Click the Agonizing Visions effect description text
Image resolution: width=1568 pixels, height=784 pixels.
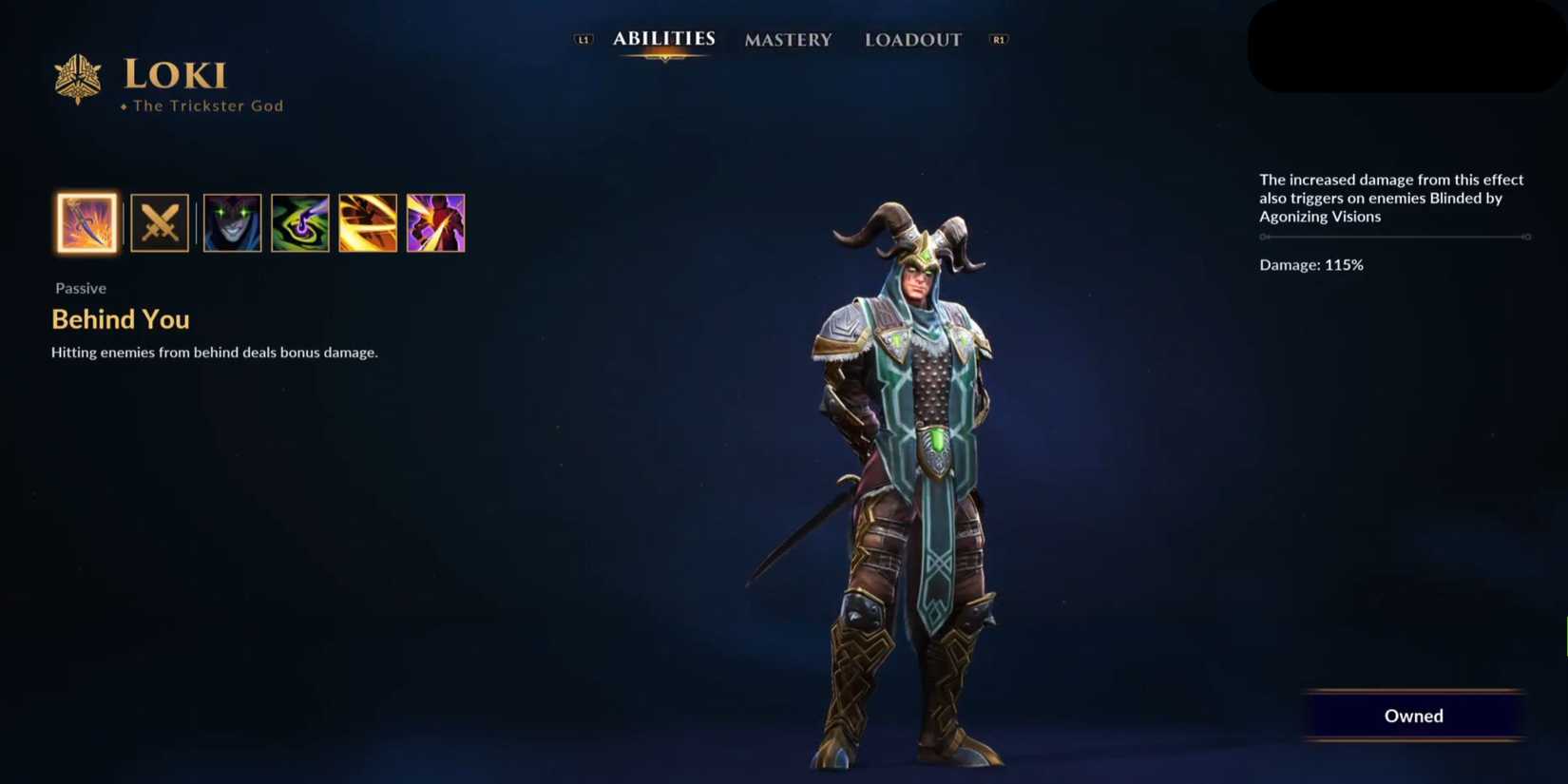[1390, 198]
